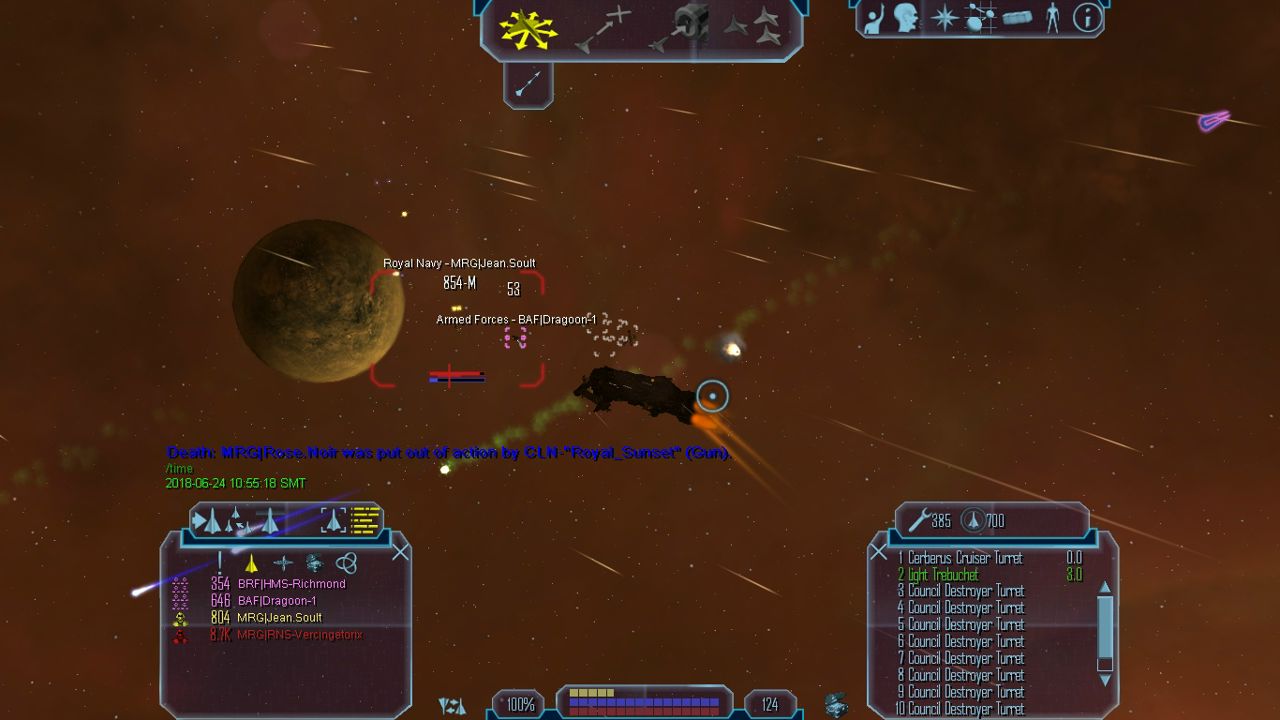Open the Inventory cargo crate icon

pyautogui.click(x=1016, y=18)
